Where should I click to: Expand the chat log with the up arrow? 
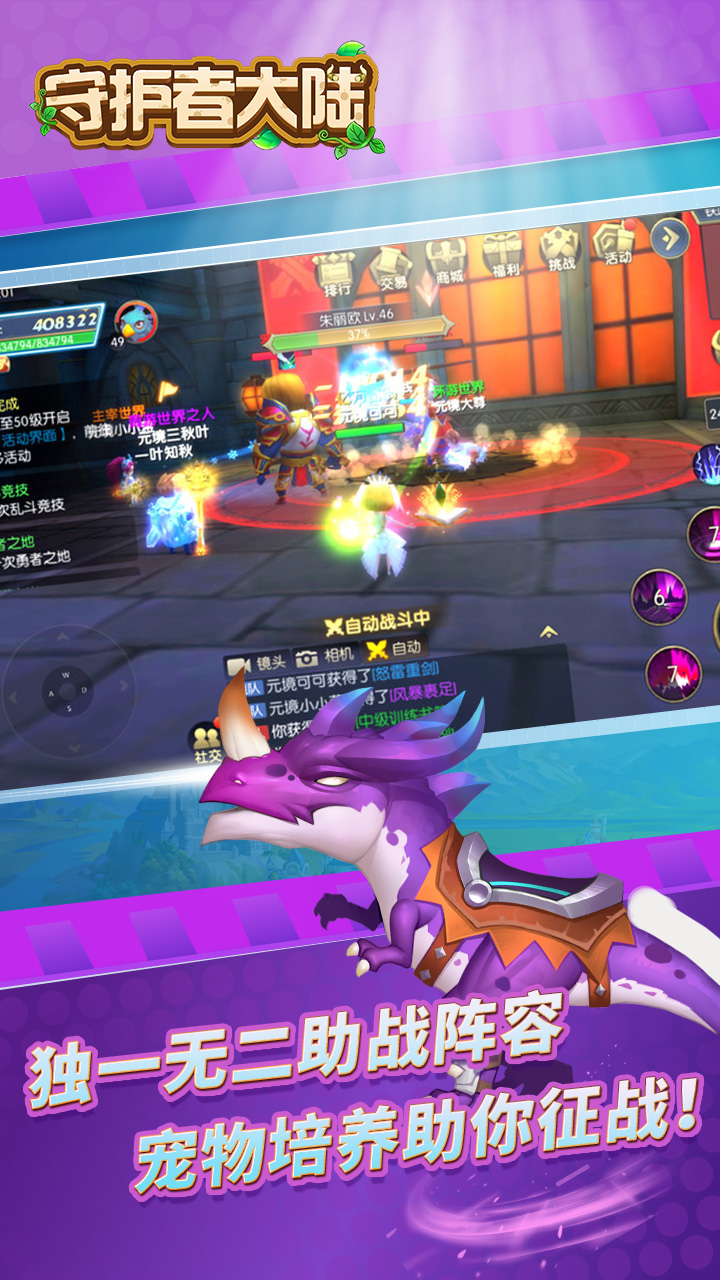547,632
